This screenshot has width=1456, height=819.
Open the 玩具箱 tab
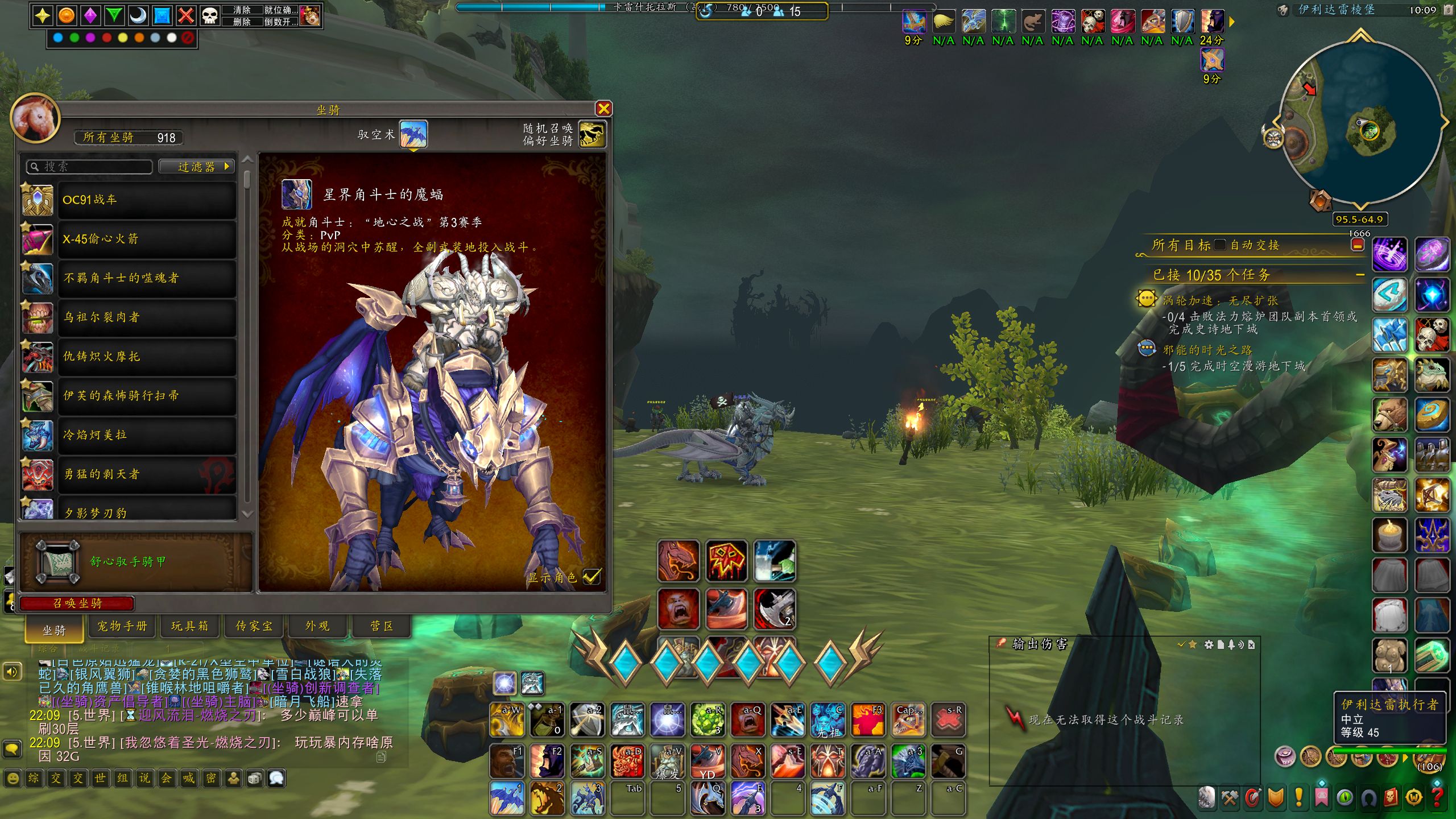point(189,626)
